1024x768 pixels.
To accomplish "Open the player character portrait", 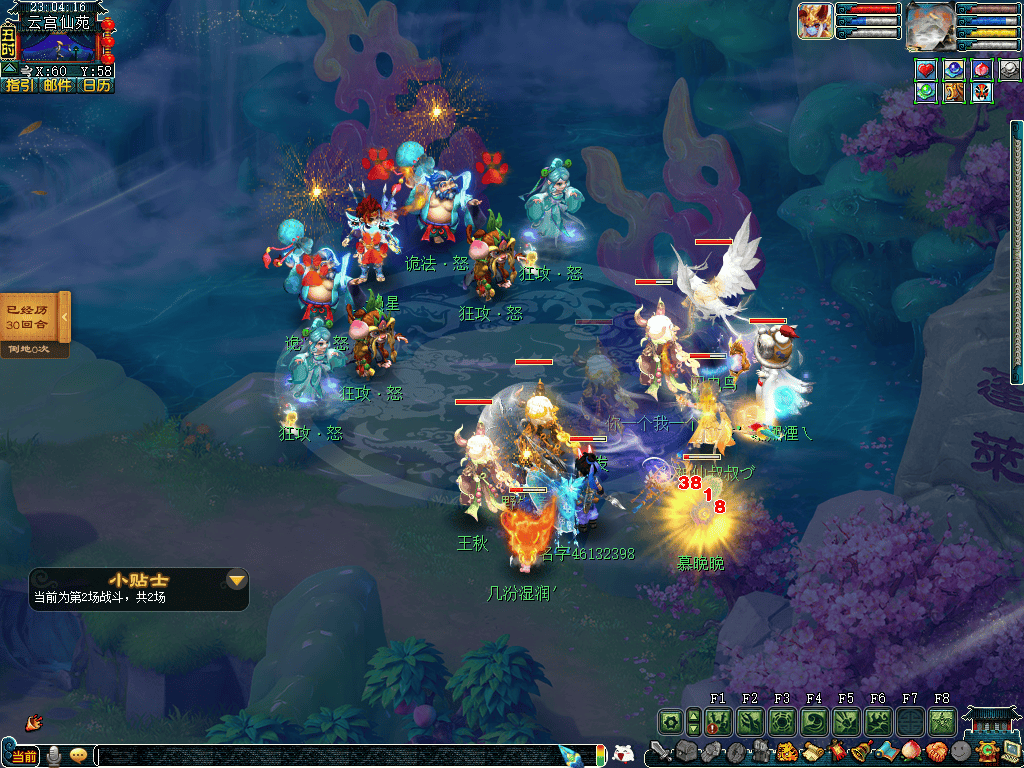I will [930, 25].
